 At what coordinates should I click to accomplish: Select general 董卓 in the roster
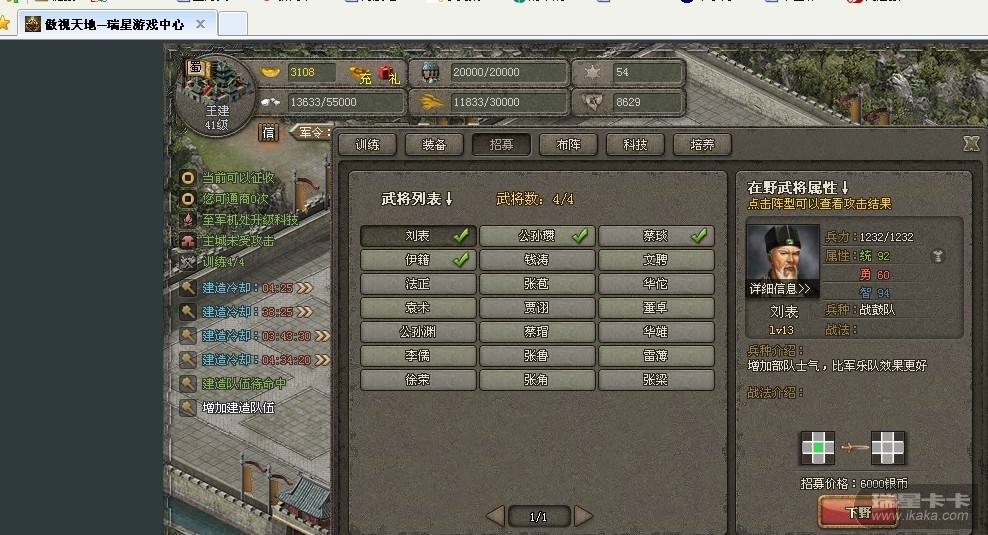tap(656, 308)
